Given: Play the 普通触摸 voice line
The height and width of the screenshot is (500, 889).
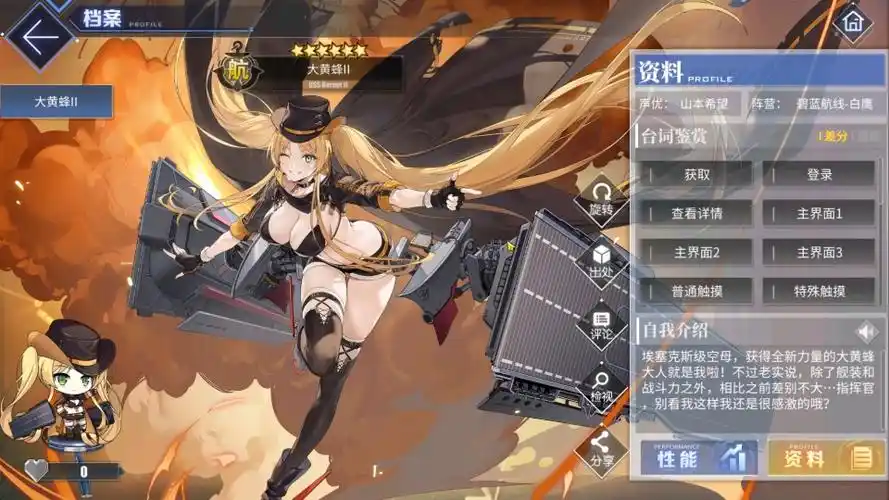Looking at the screenshot, I should [x=697, y=291].
